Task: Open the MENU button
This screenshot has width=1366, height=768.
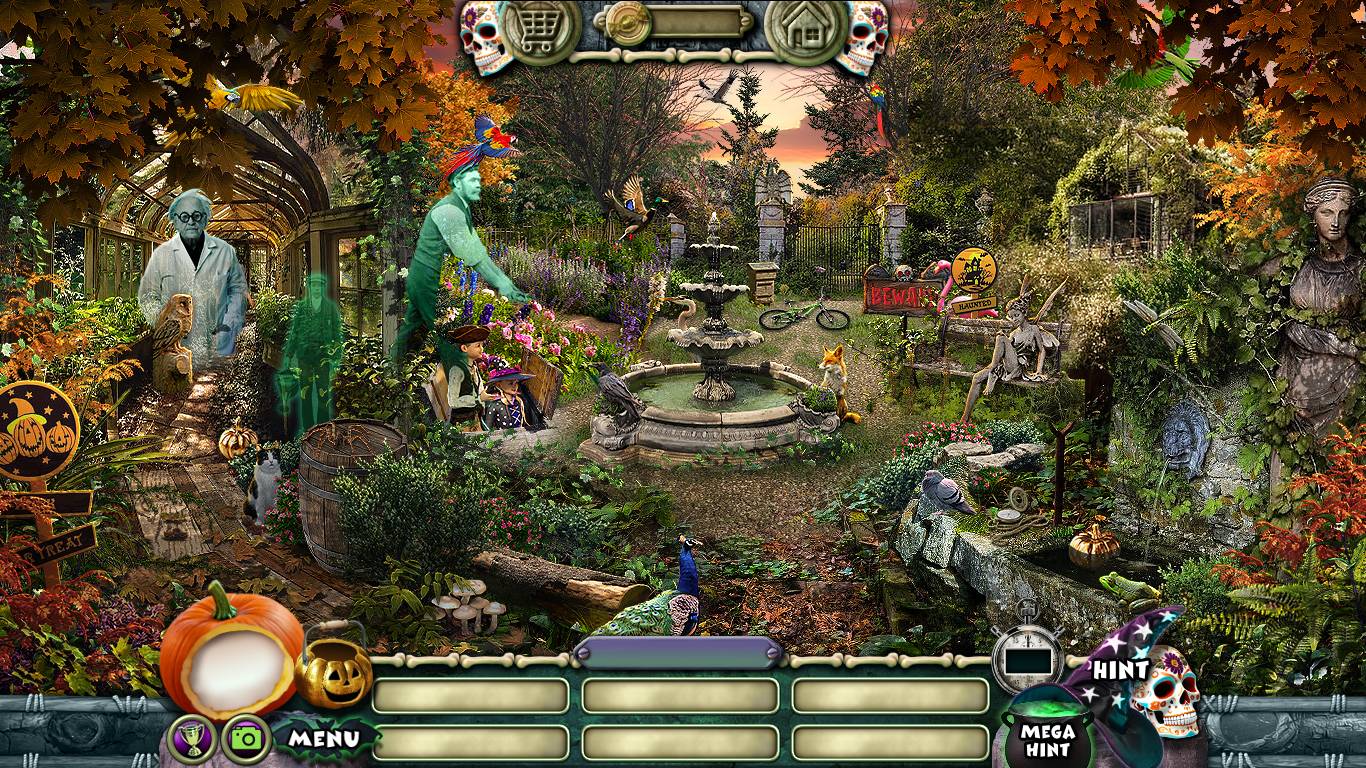Action: point(324,739)
